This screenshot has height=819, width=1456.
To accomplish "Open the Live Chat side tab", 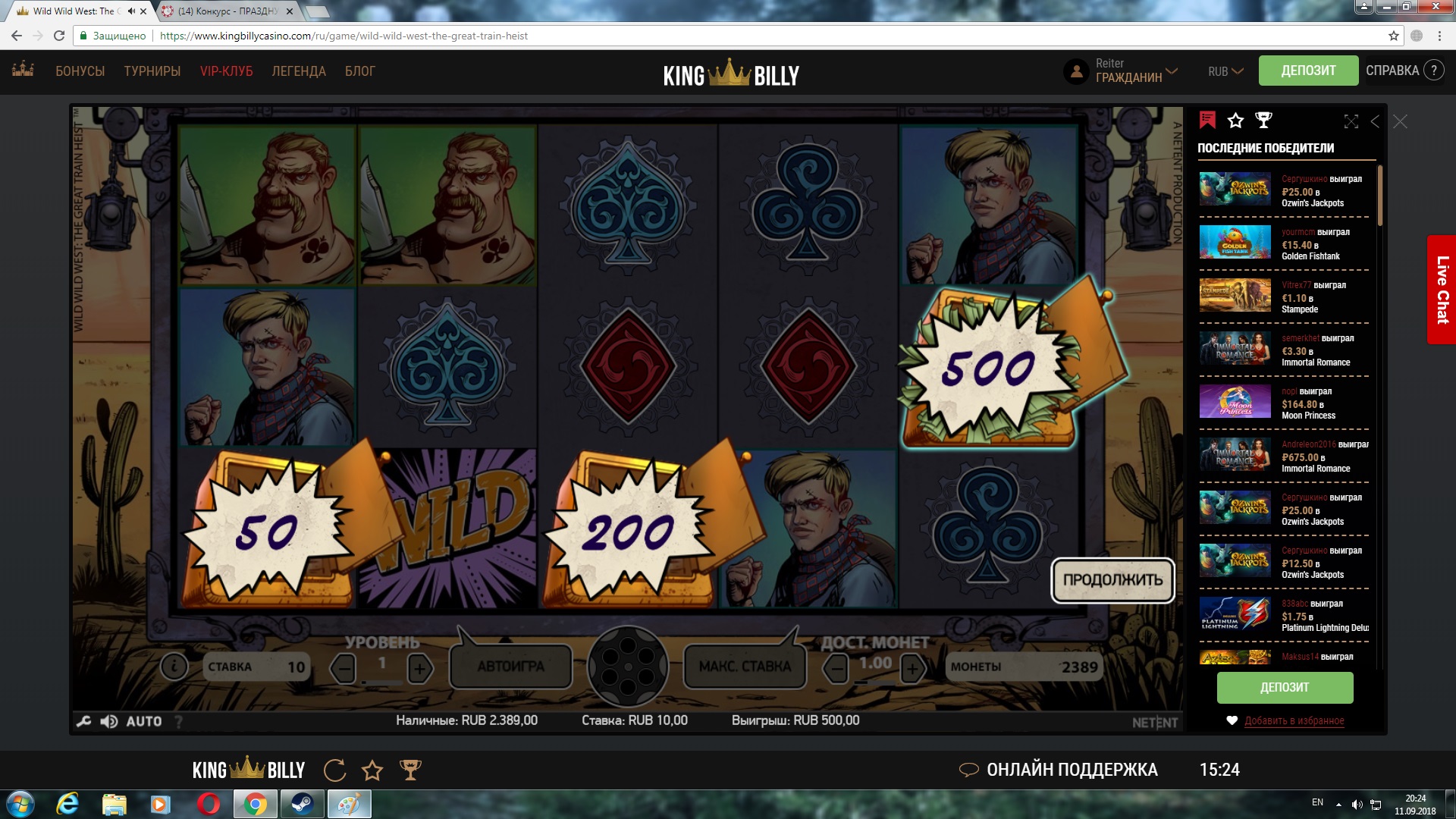I will pos(1442,290).
